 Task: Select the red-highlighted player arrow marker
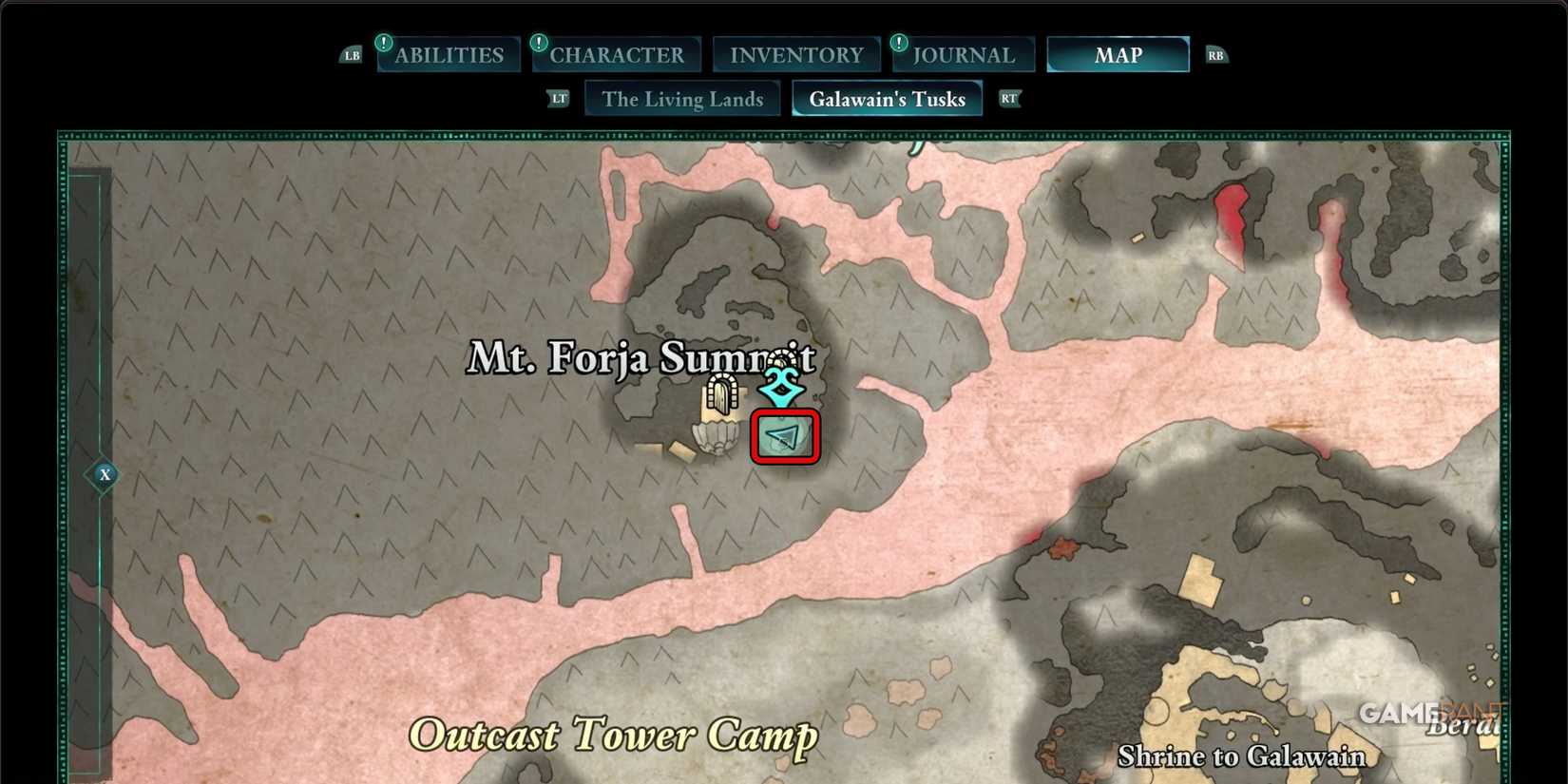point(784,438)
